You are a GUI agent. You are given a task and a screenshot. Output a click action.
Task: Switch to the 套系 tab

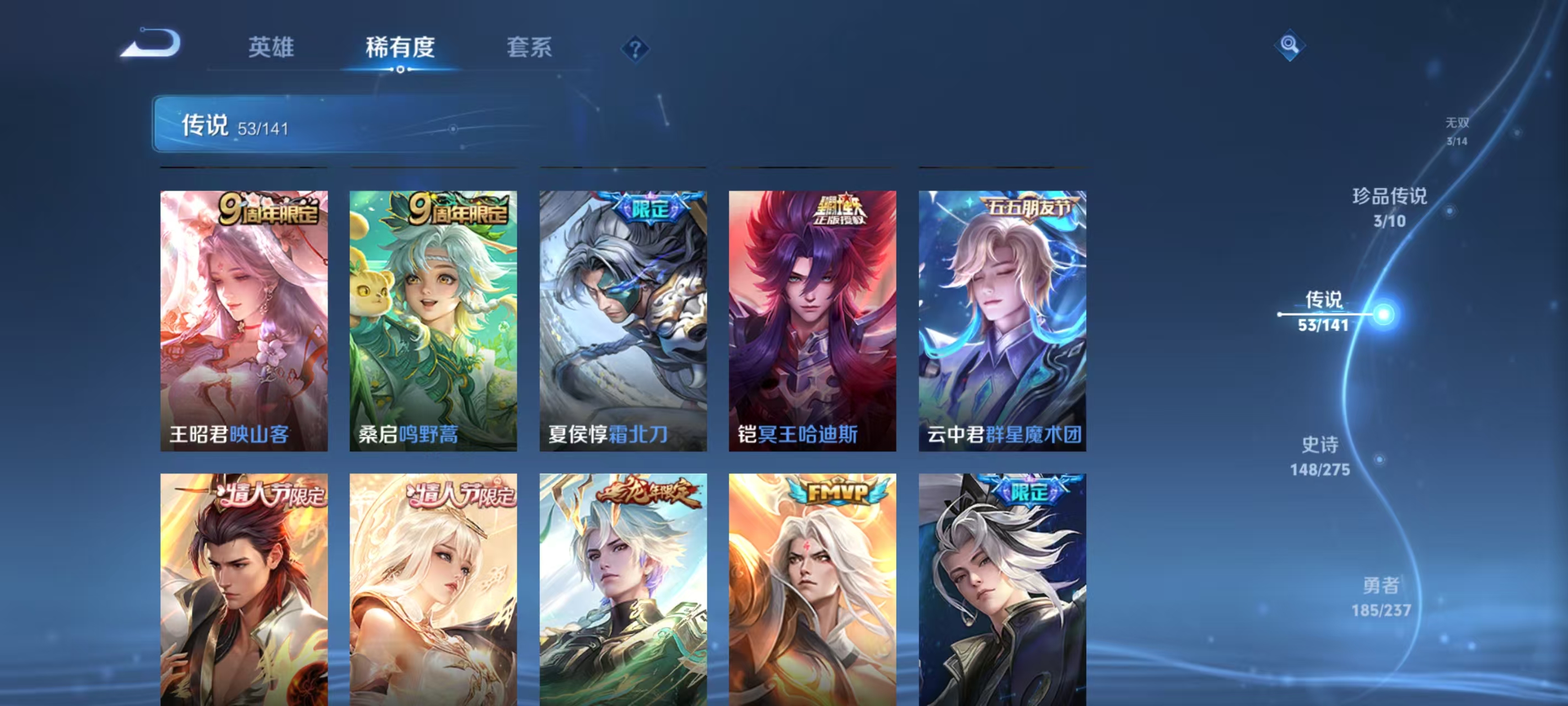(531, 48)
